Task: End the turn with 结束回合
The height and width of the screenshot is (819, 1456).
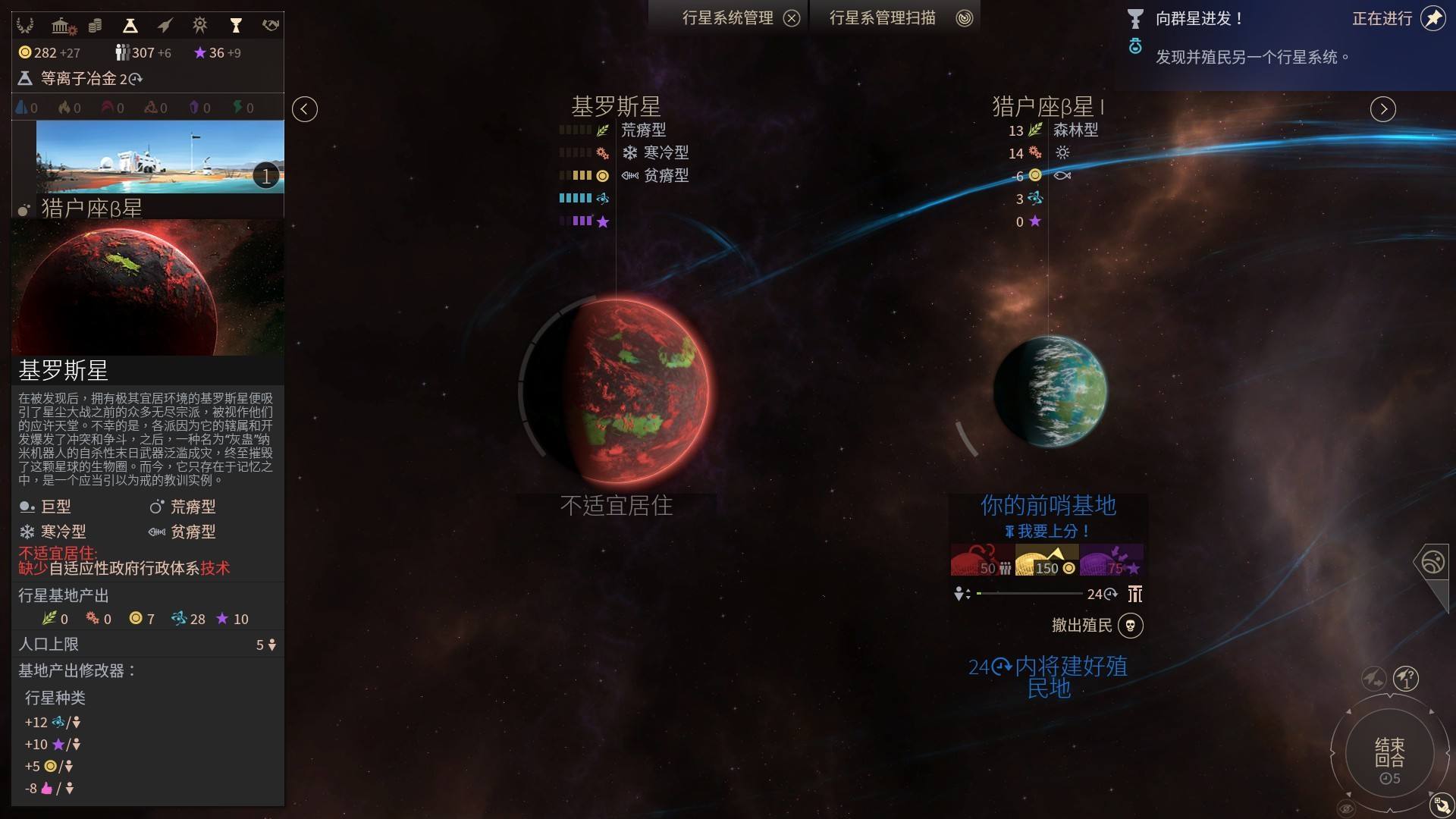Action: point(1389,754)
